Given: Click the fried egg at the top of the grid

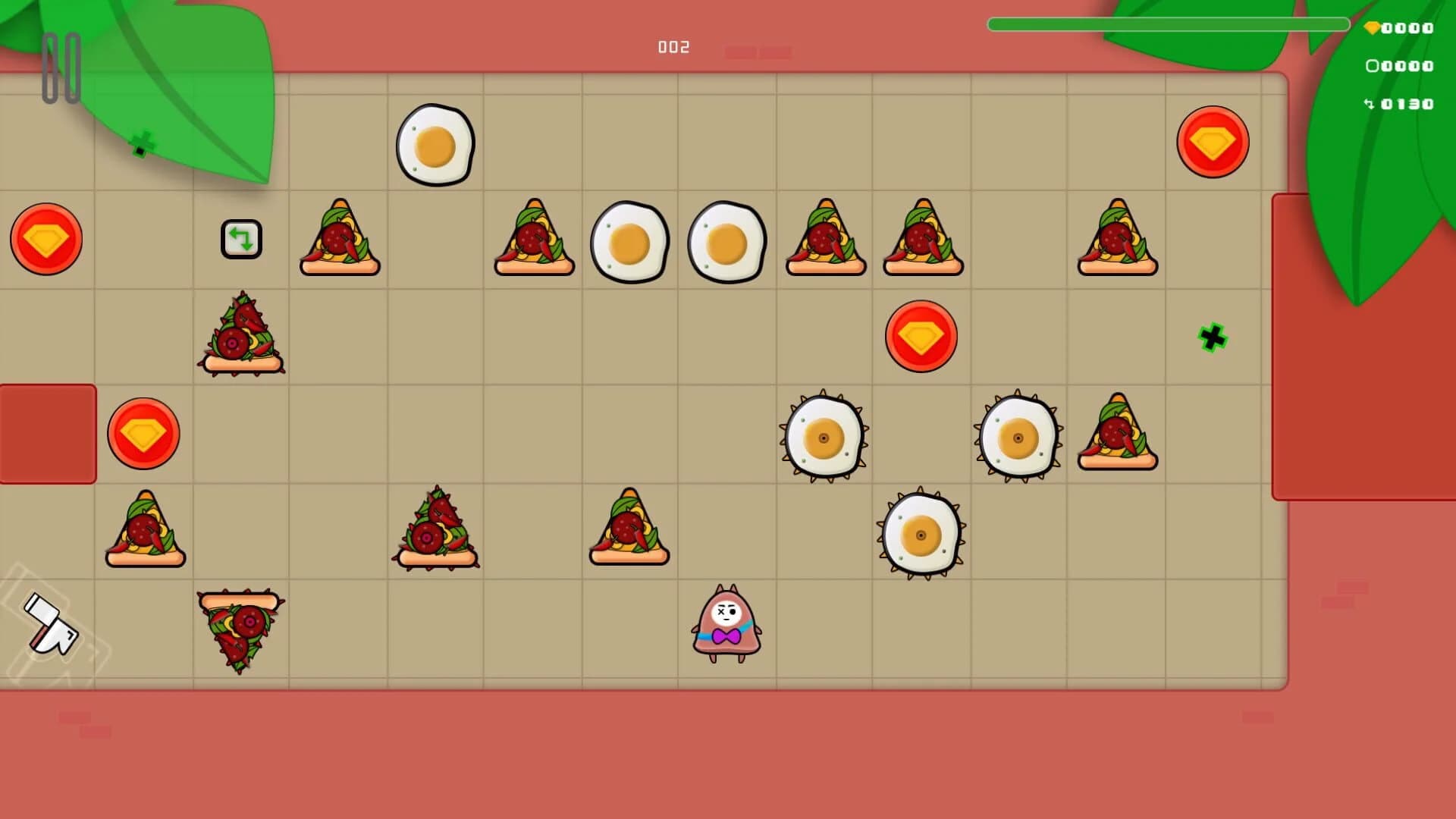Looking at the screenshot, I should point(435,144).
